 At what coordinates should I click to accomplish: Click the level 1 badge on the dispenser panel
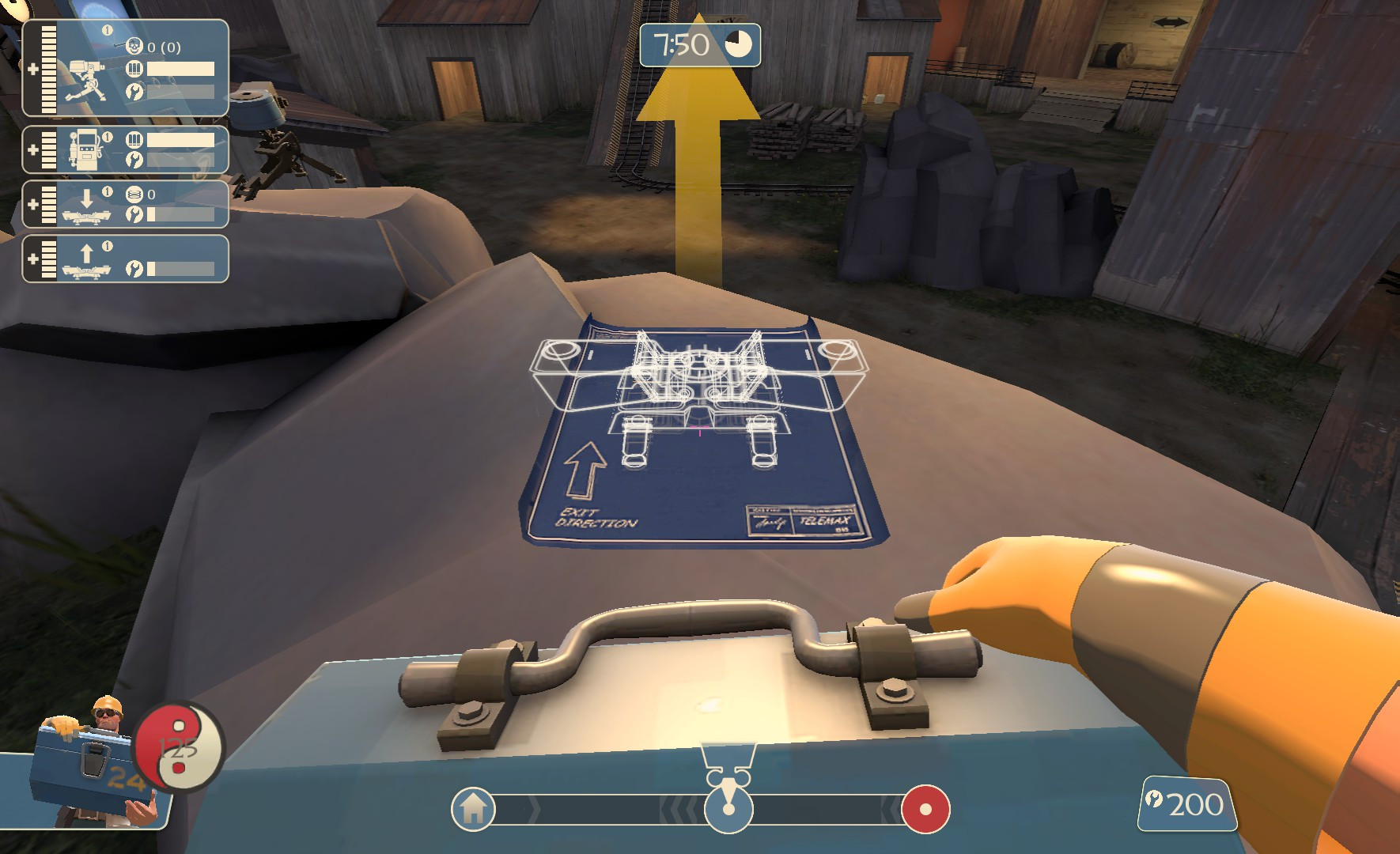[x=107, y=136]
